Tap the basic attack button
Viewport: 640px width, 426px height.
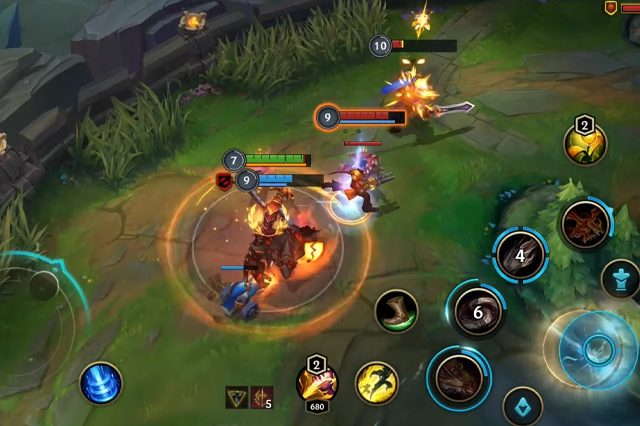click(x=597, y=349)
